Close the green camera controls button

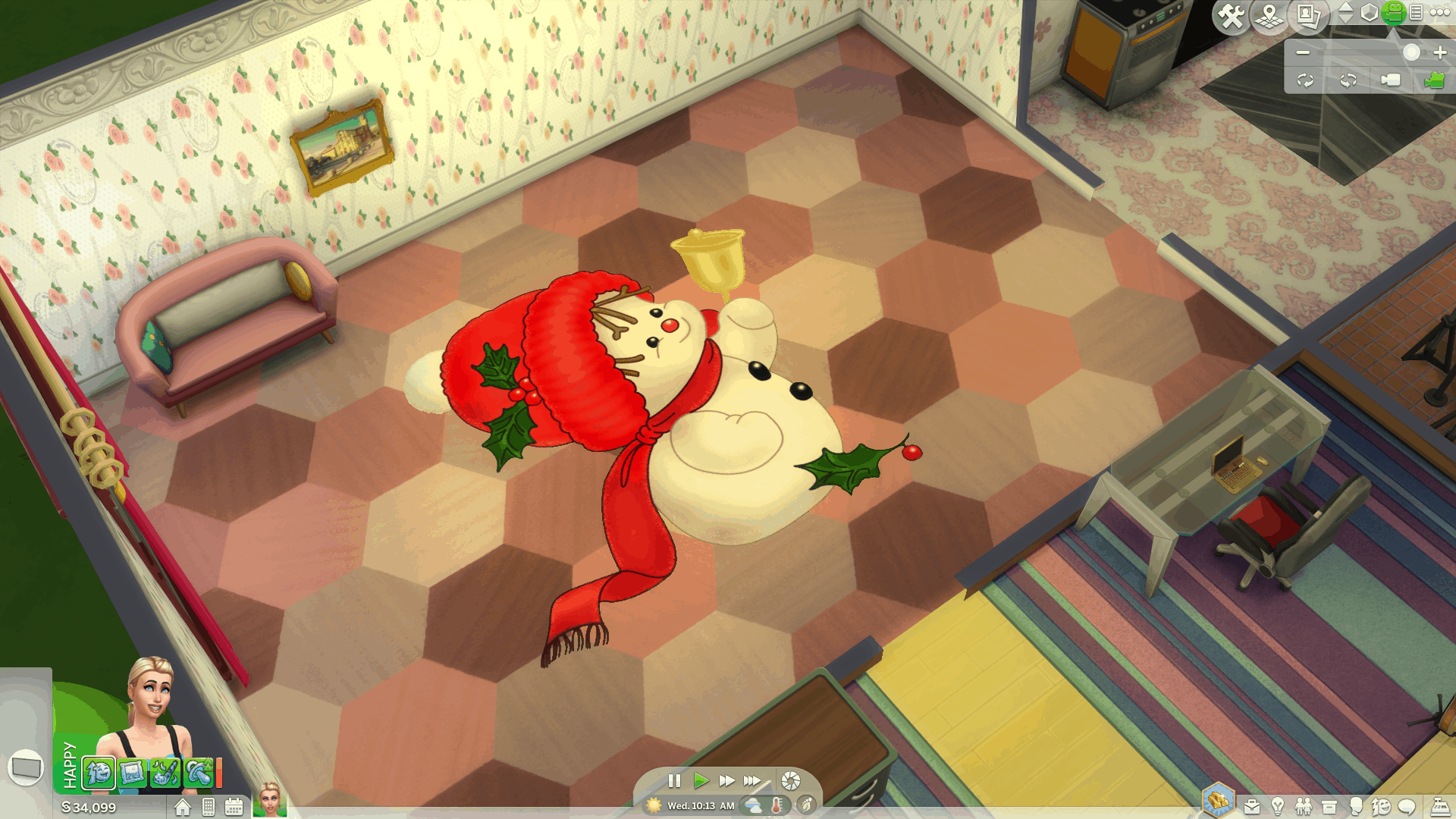click(1394, 12)
